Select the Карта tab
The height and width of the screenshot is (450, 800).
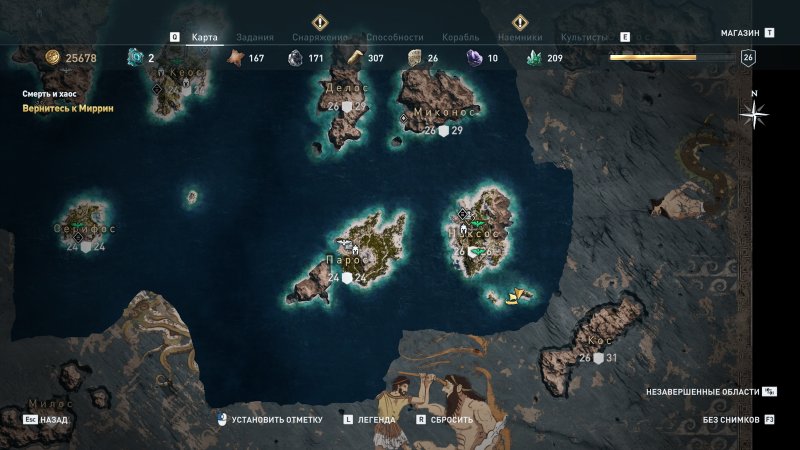click(204, 36)
